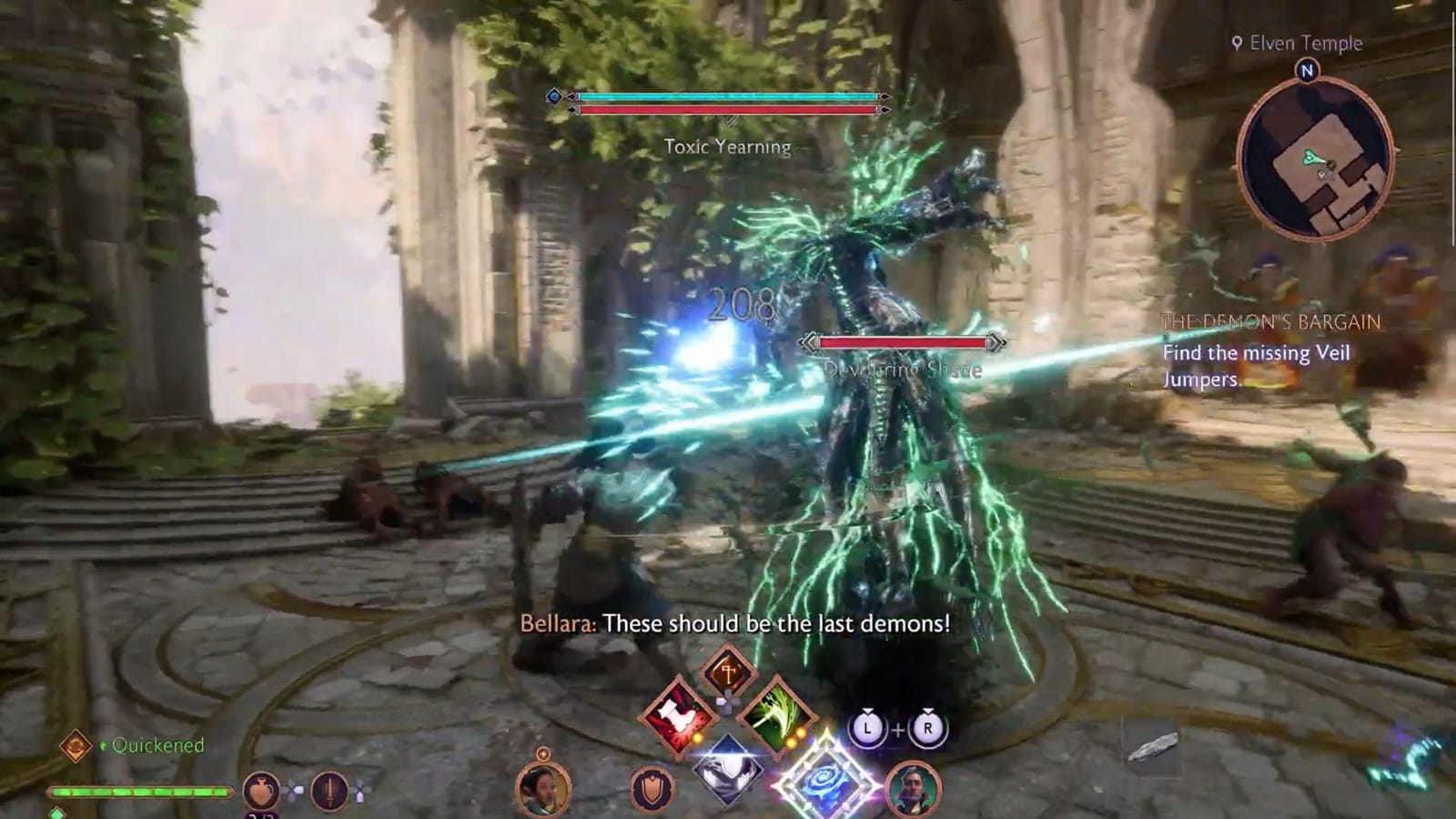Trigger the glowing blue ultimate ability icon

[824, 778]
